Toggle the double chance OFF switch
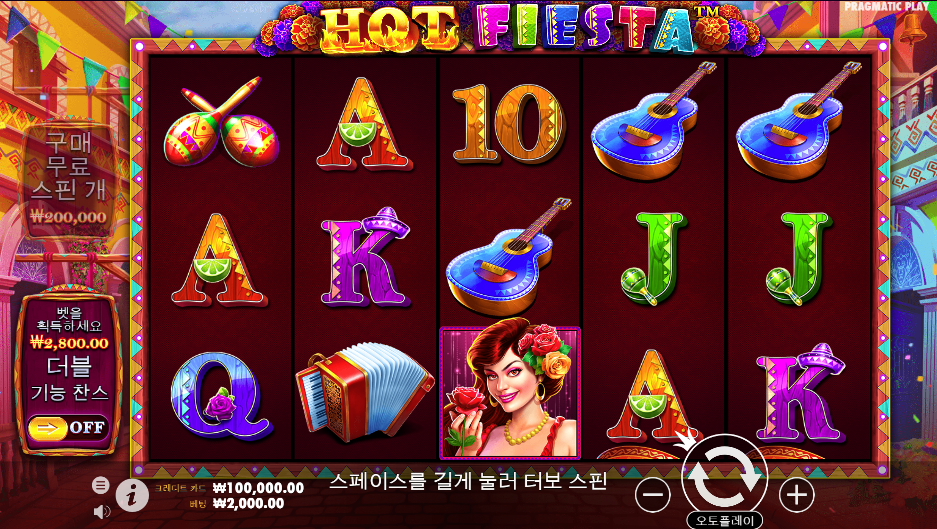Image resolution: width=937 pixels, height=529 pixels. pos(68,428)
